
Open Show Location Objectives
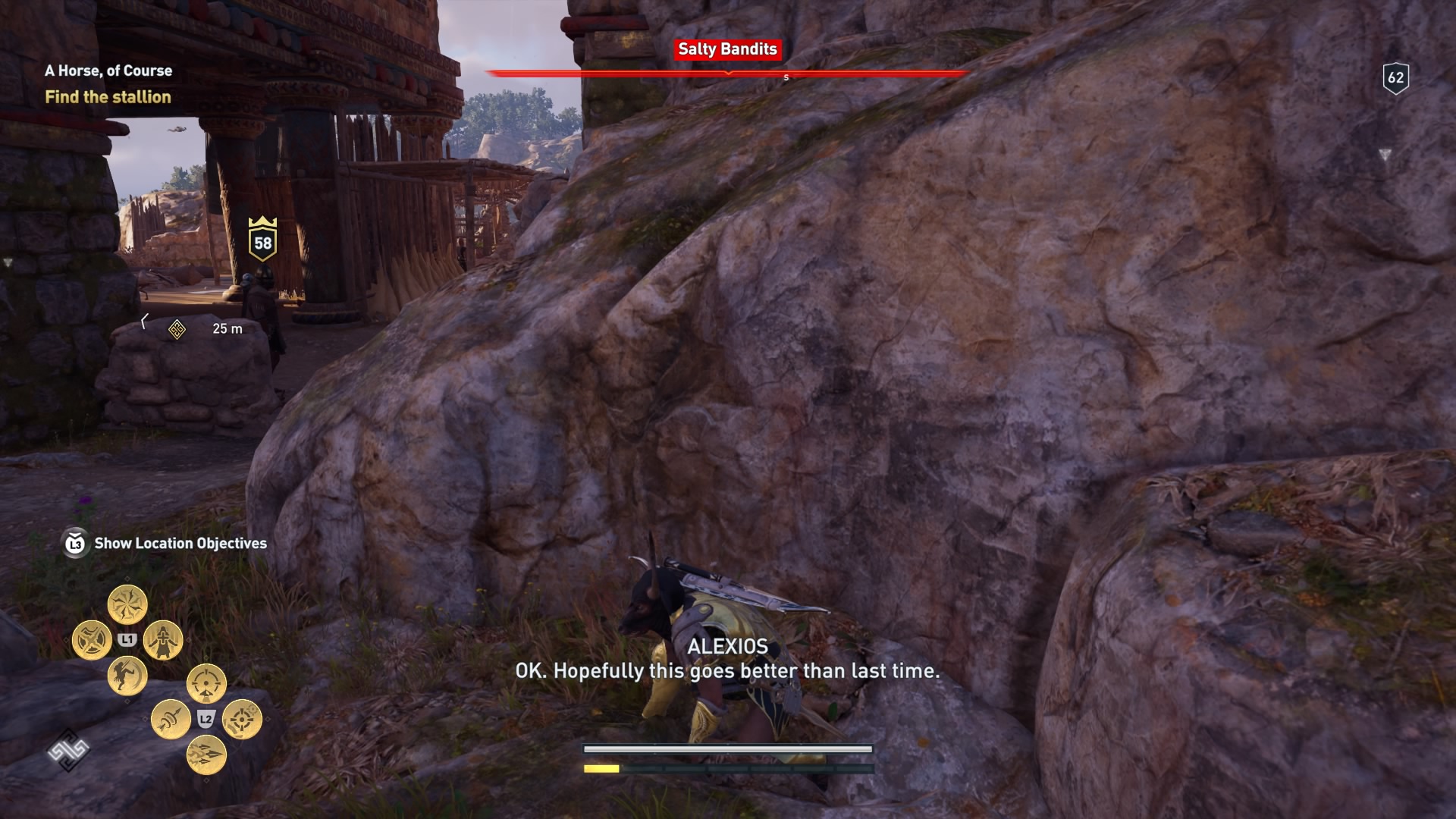(179, 543)
